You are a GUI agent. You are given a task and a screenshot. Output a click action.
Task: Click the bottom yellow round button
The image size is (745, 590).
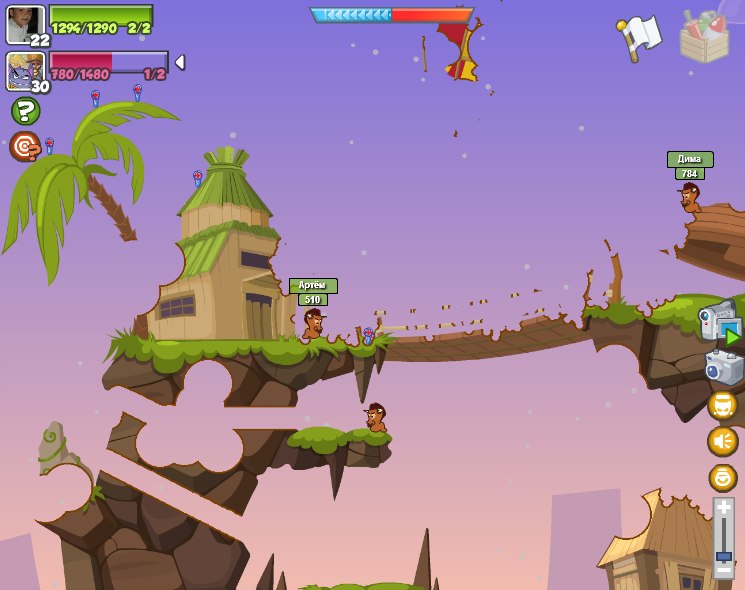pyautogui.click(x=722, y=477)
